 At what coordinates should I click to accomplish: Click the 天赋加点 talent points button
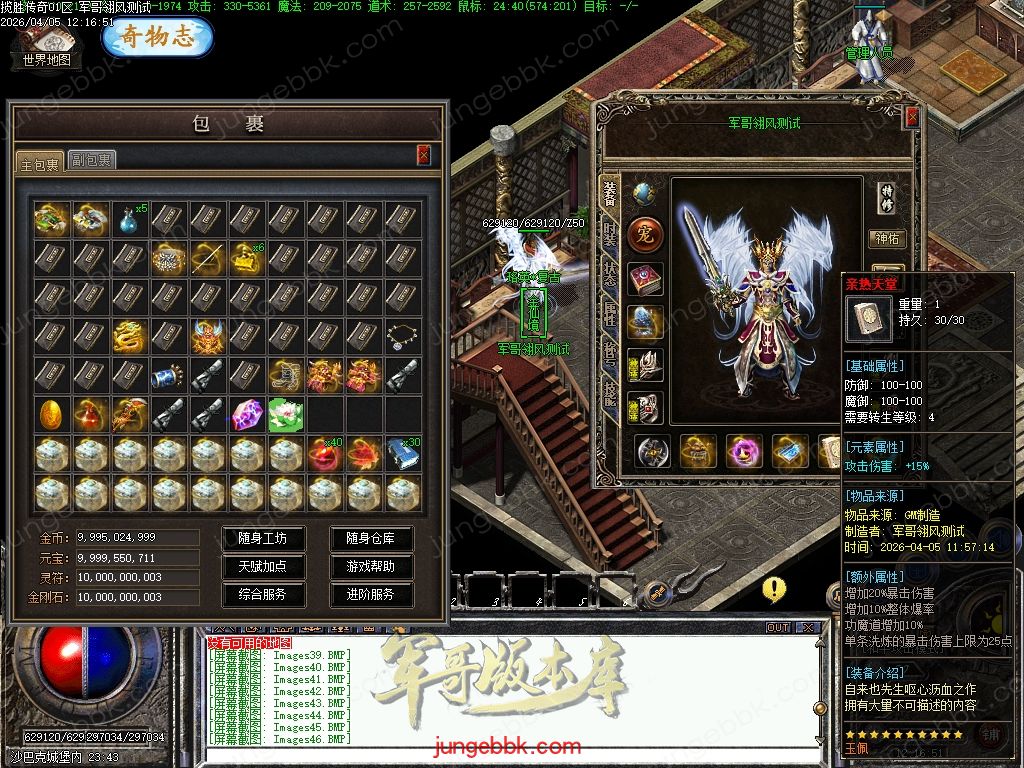point(263,566)
